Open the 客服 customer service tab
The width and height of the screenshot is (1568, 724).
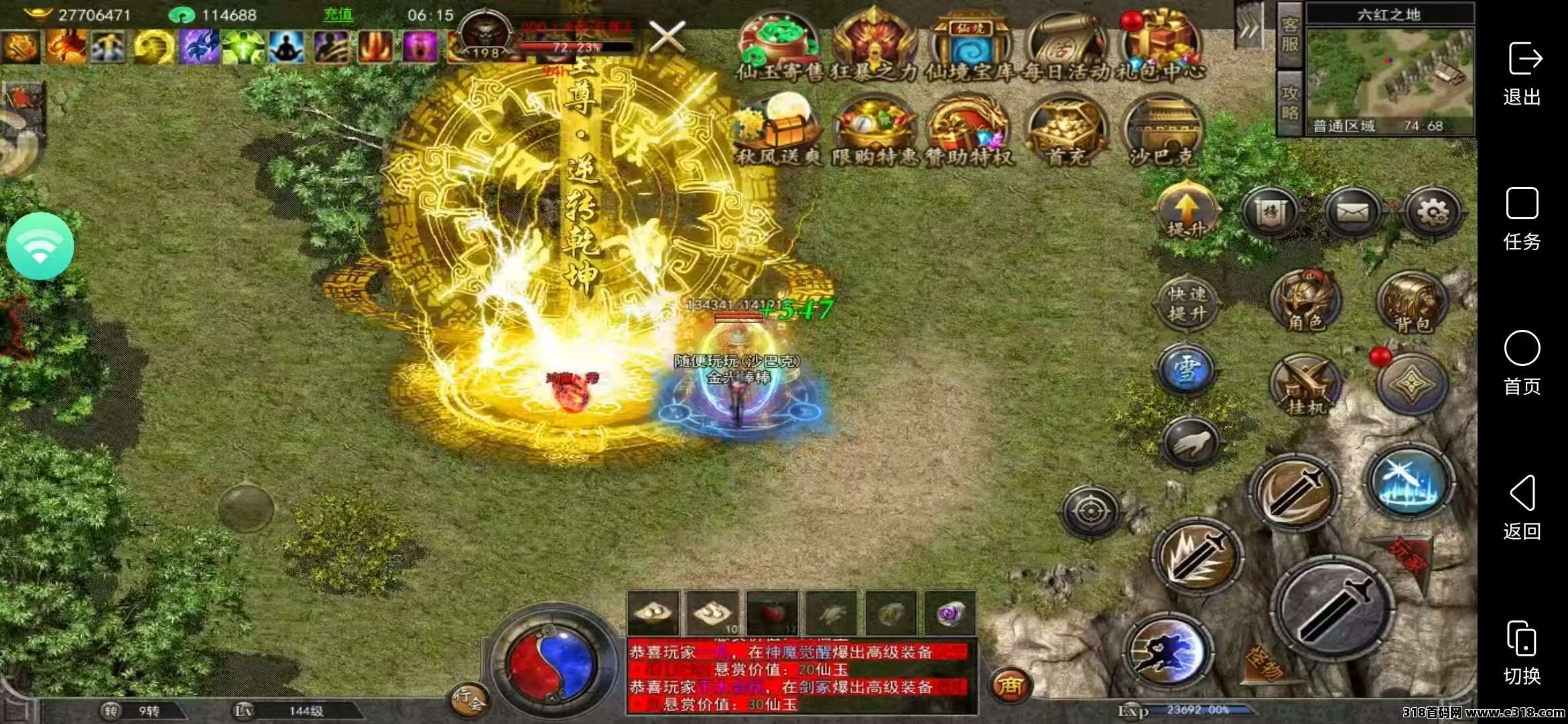point(1290,35)
